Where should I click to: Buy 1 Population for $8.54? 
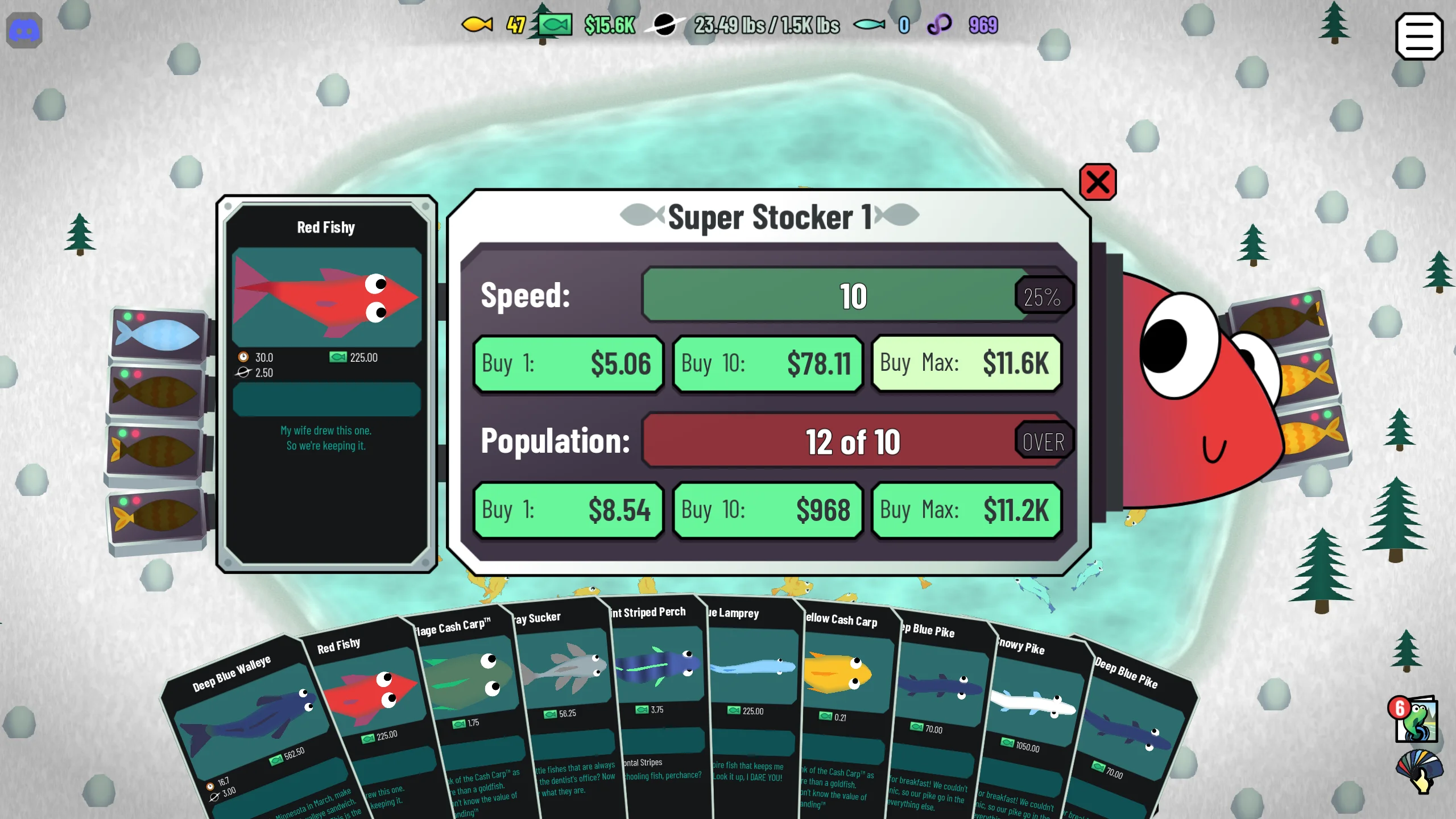tap(568, 510)
